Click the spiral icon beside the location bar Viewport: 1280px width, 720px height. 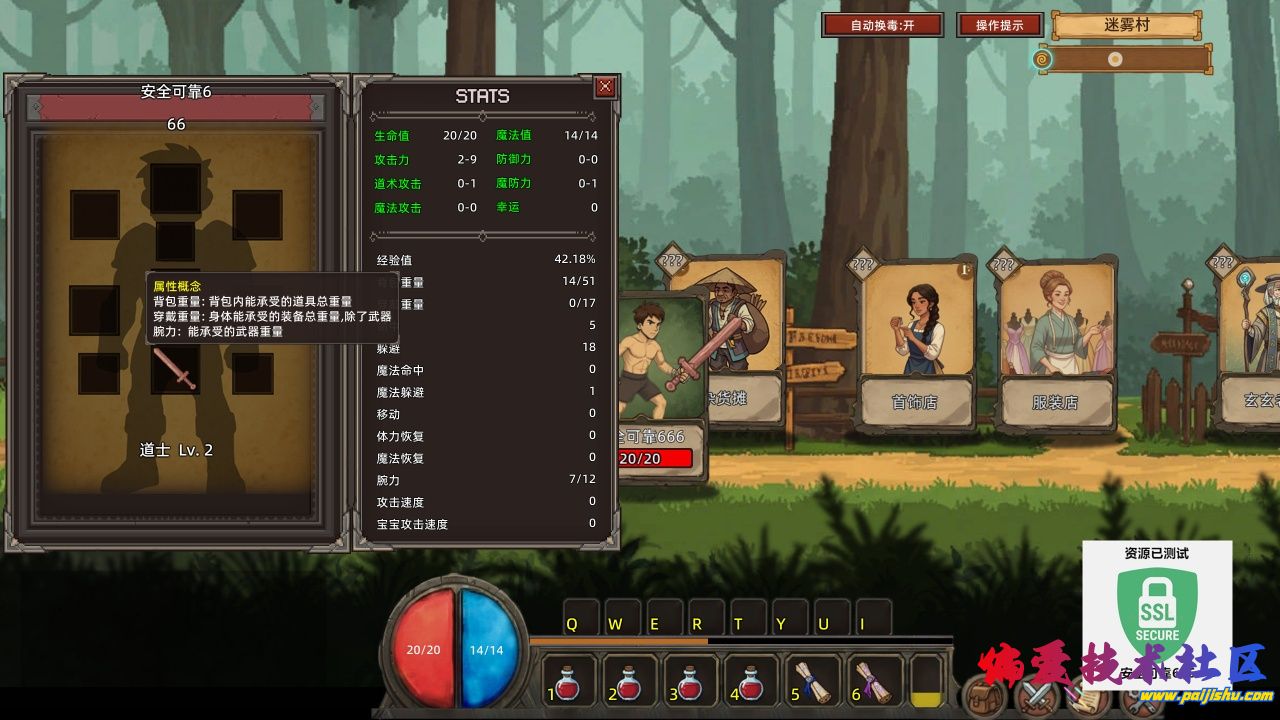[1042, 59]
